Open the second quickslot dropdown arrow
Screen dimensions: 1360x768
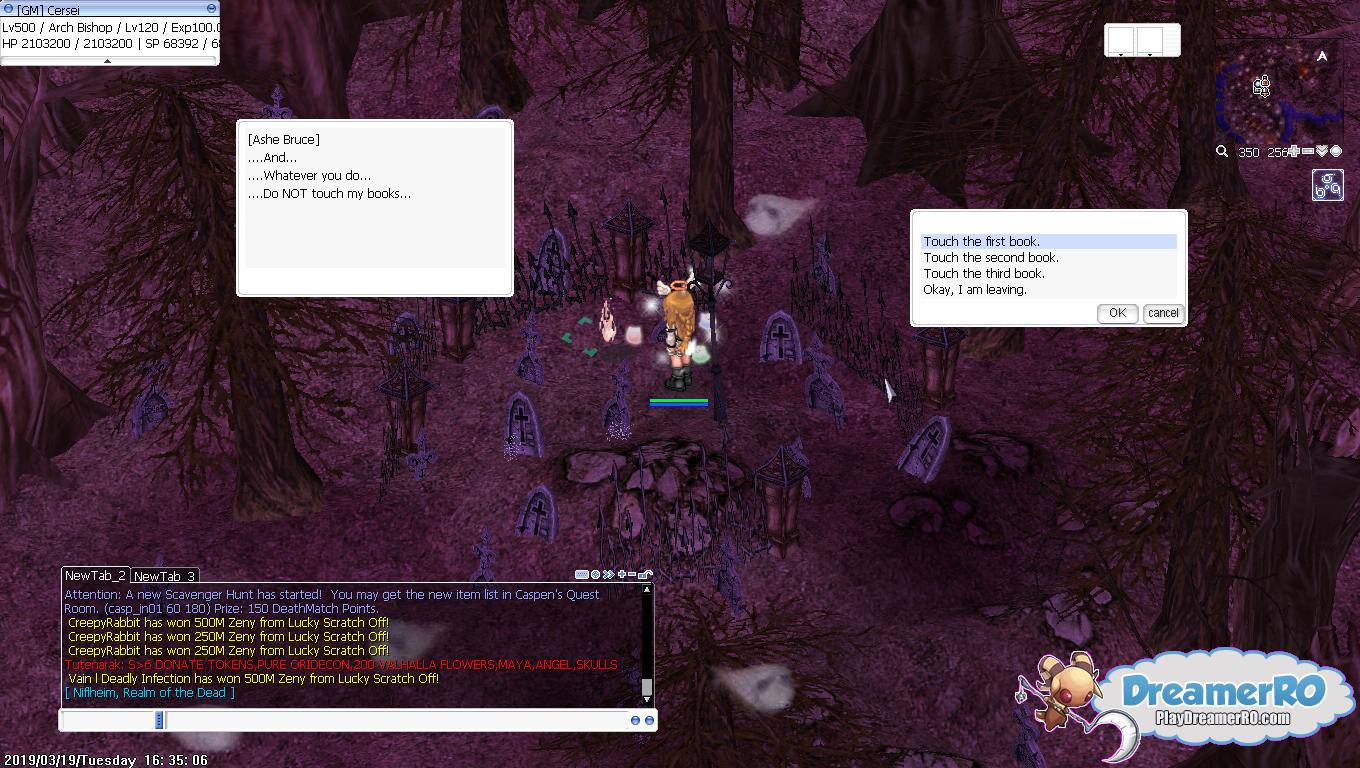tap(1150, 55)
